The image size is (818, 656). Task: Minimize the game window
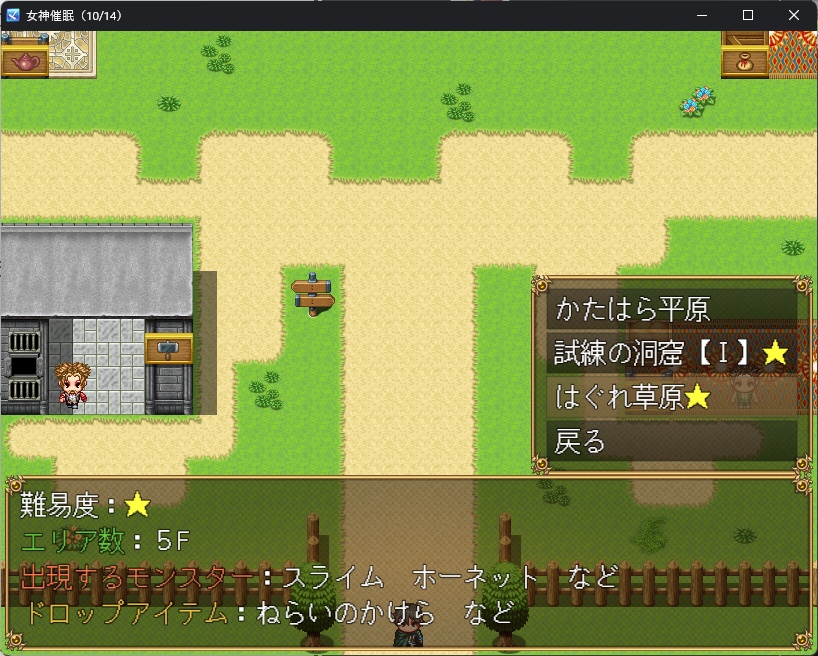(702, 15)
